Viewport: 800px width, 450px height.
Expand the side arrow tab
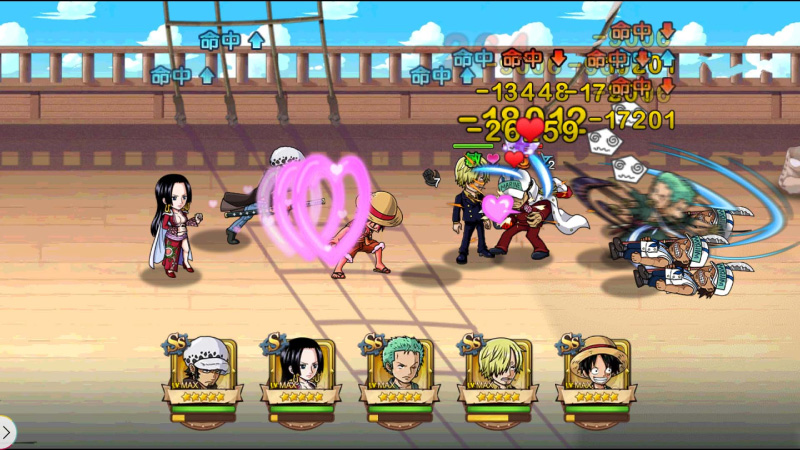pos(7,433)
